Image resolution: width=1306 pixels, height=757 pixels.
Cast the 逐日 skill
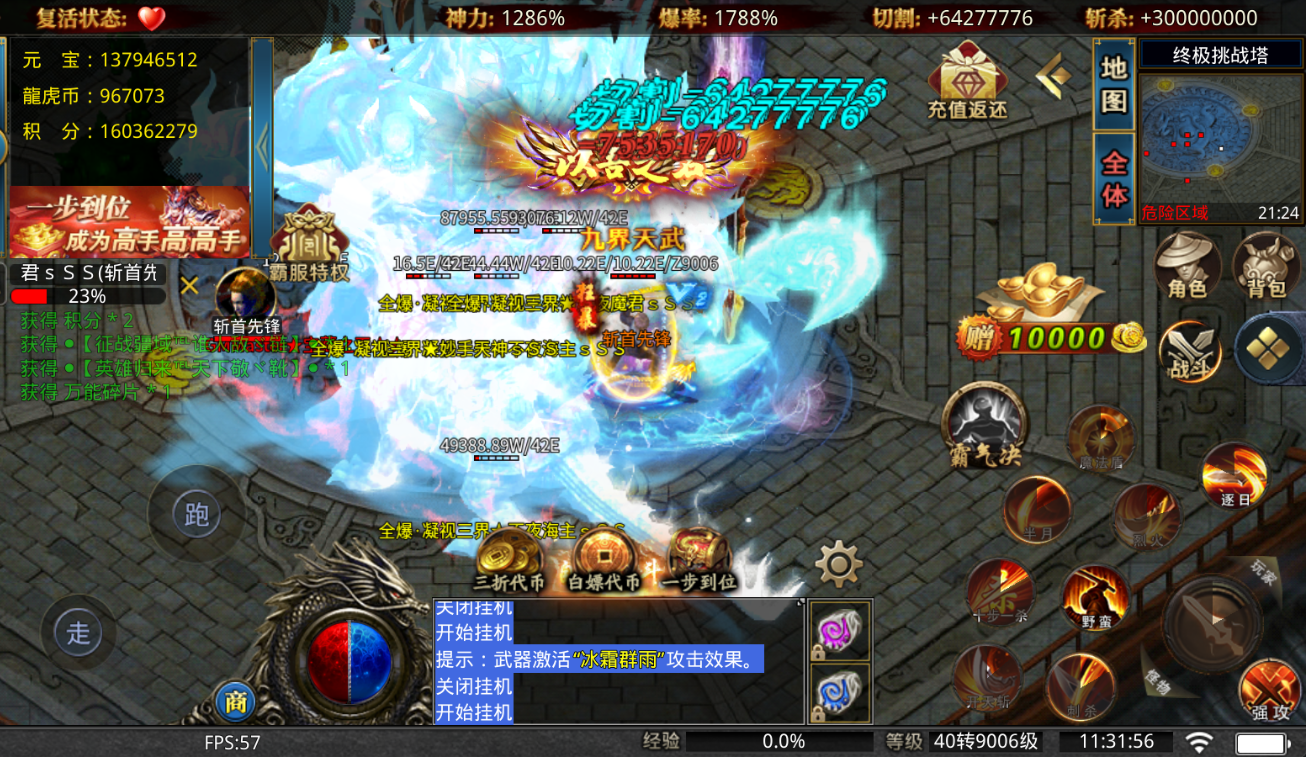point(1235,475)
